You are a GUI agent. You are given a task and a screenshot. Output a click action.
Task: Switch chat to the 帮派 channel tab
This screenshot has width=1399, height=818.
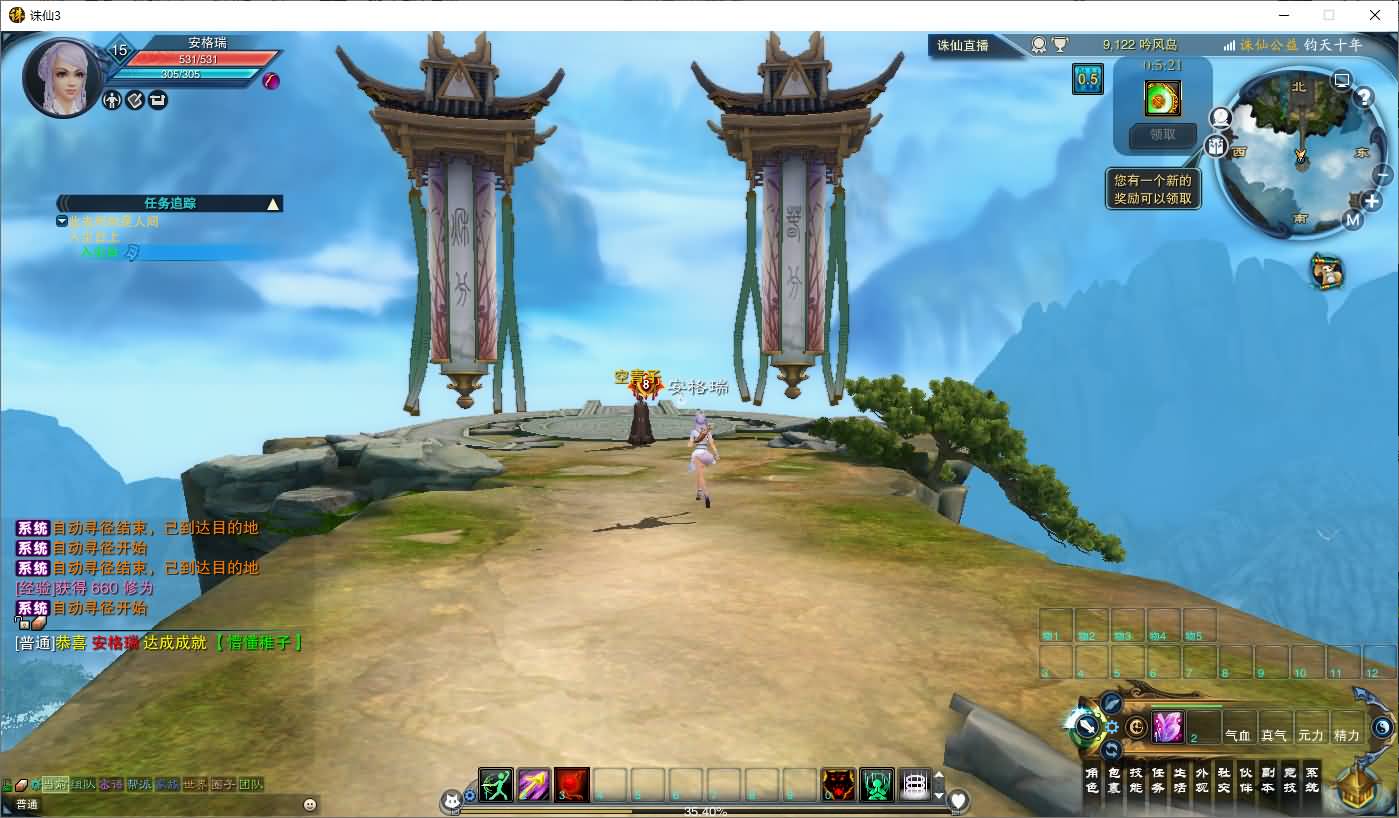click(138, 785)
